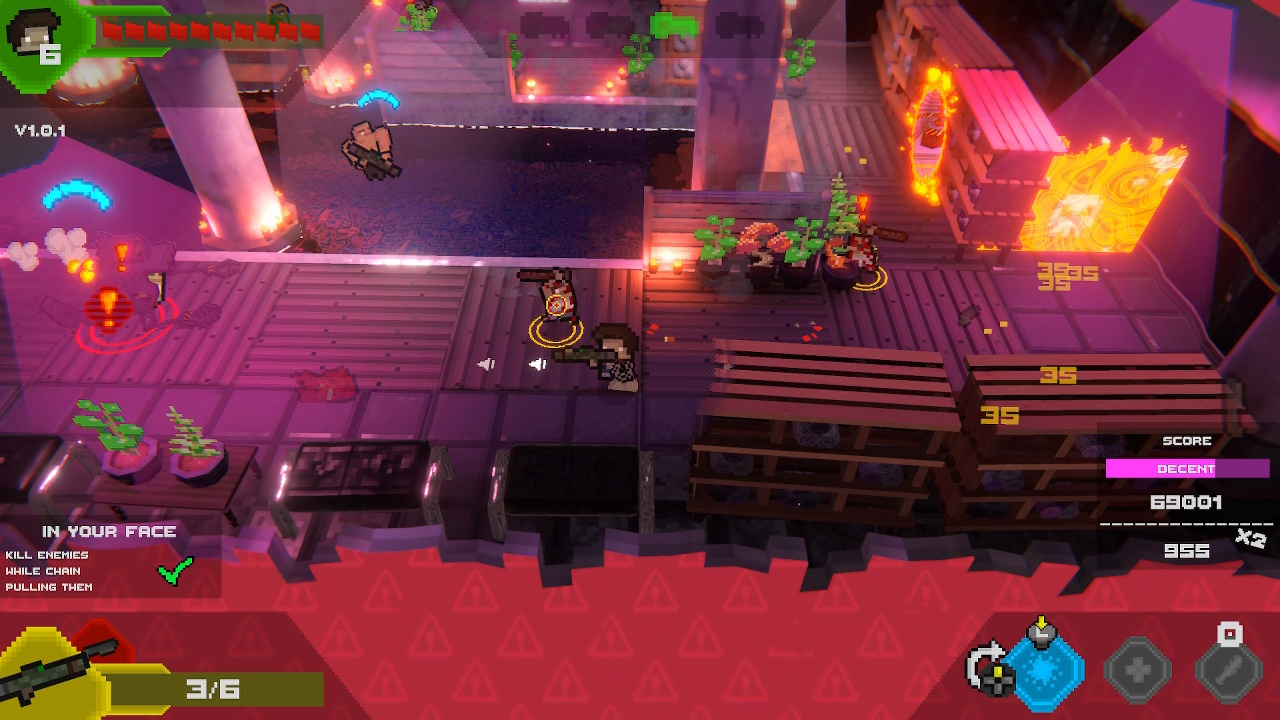The image size is (1280, 720).
Task: Select the SCORE header label
Action: (x=1186, y=440)
